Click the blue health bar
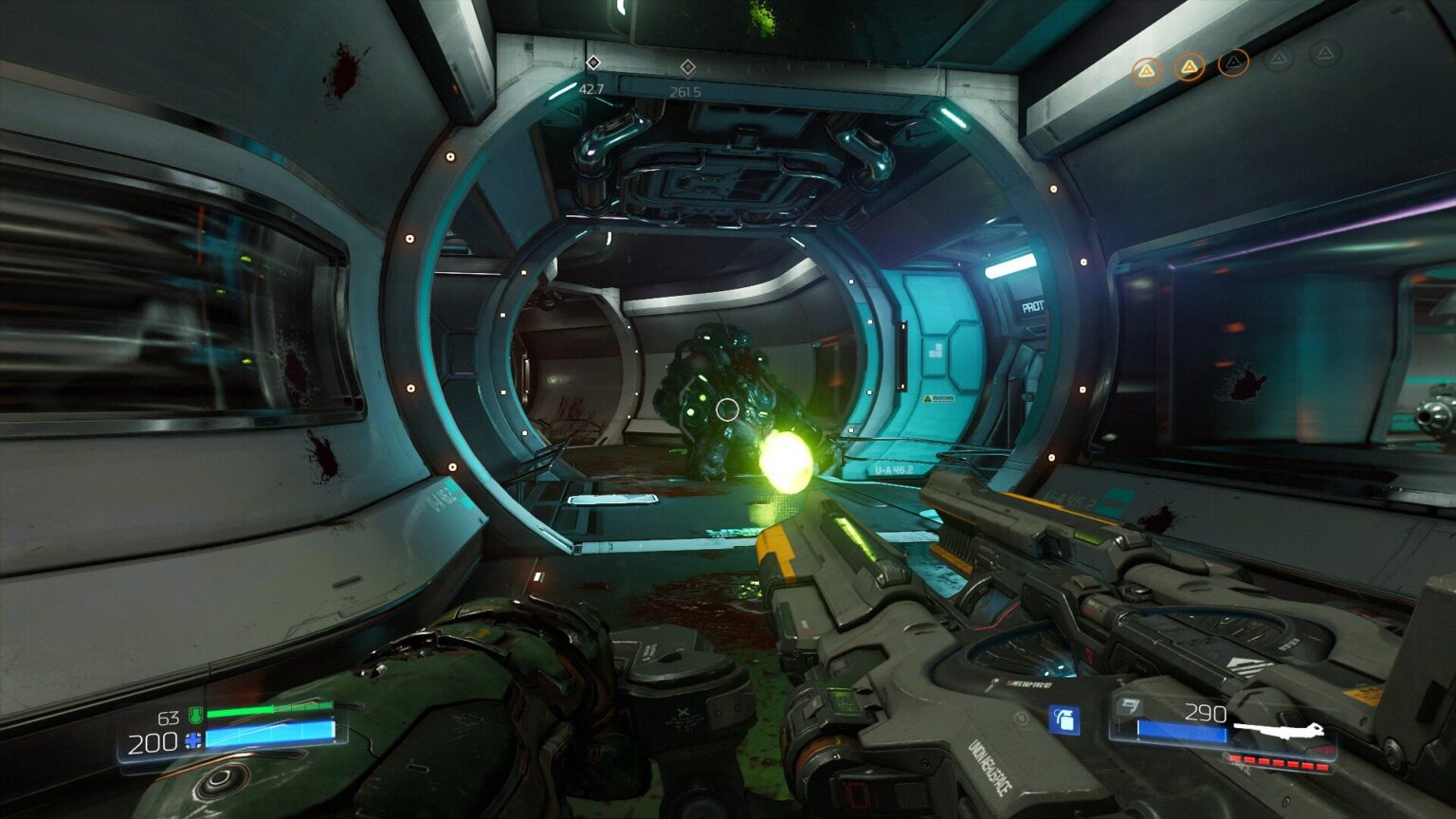The image size is (1456, 819). click(x=271, y=737)
